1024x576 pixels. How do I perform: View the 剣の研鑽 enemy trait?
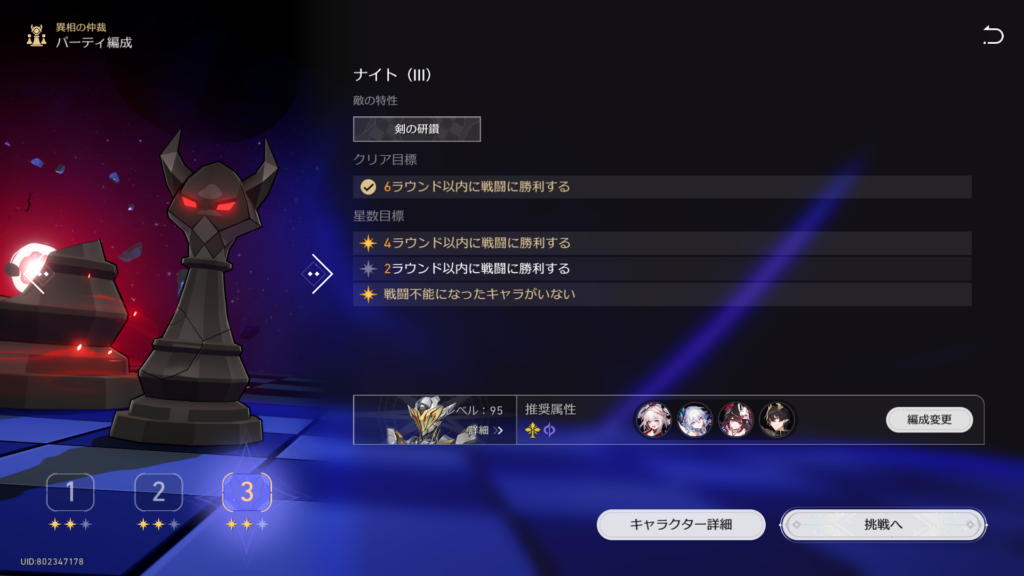click(x=417, y=129)
